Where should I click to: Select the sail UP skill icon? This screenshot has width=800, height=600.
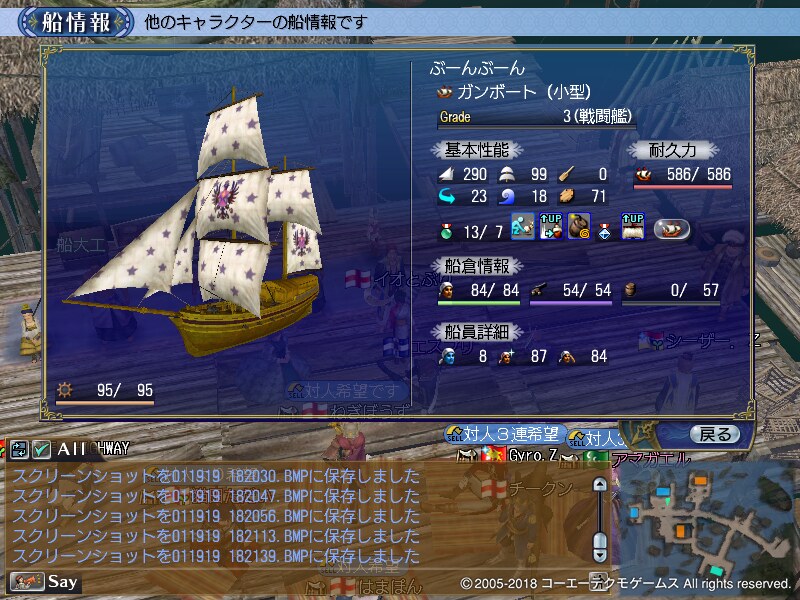coord(633,228)
